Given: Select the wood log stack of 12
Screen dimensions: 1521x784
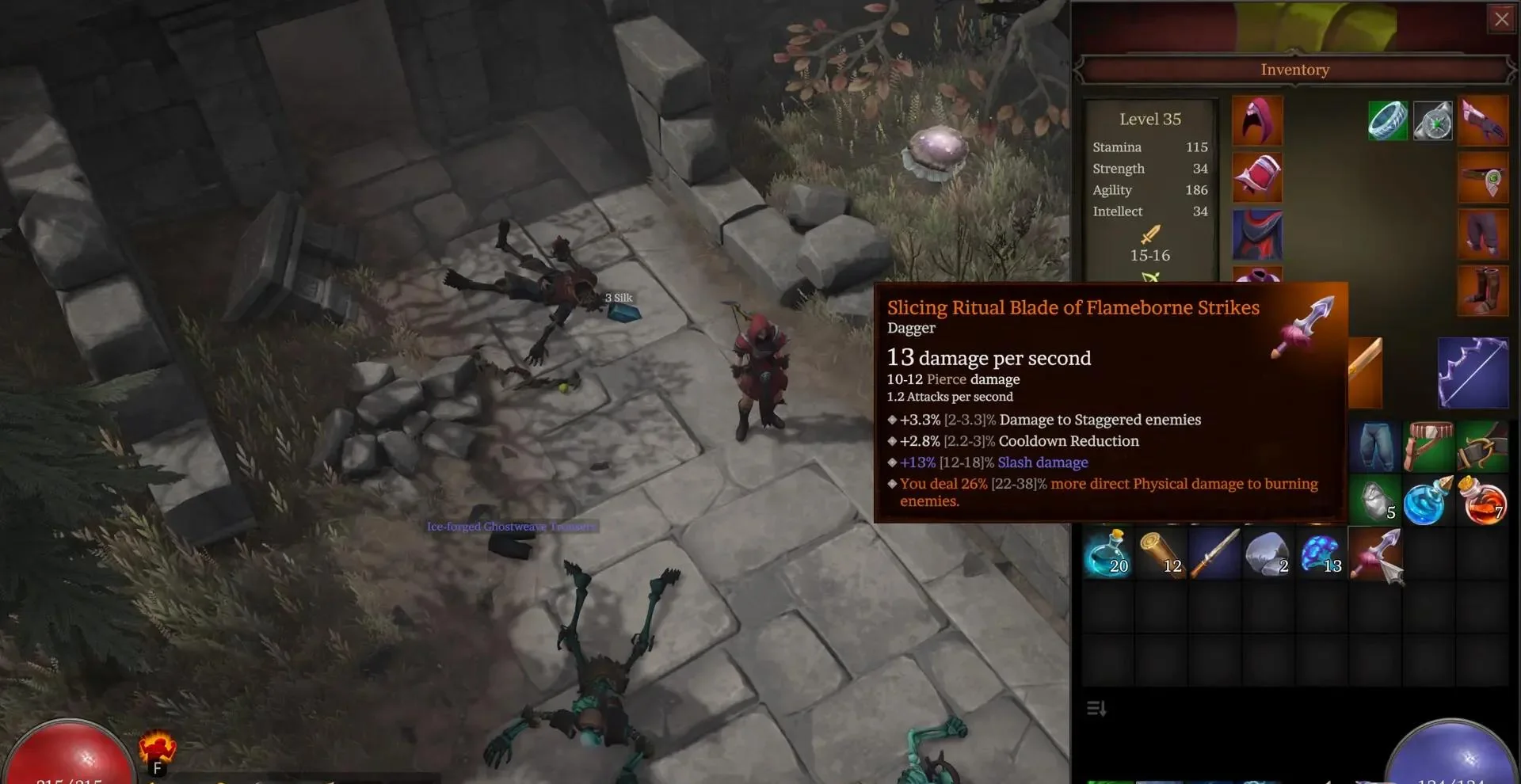Looking at the screenshot, I should tap(1161, 553).
